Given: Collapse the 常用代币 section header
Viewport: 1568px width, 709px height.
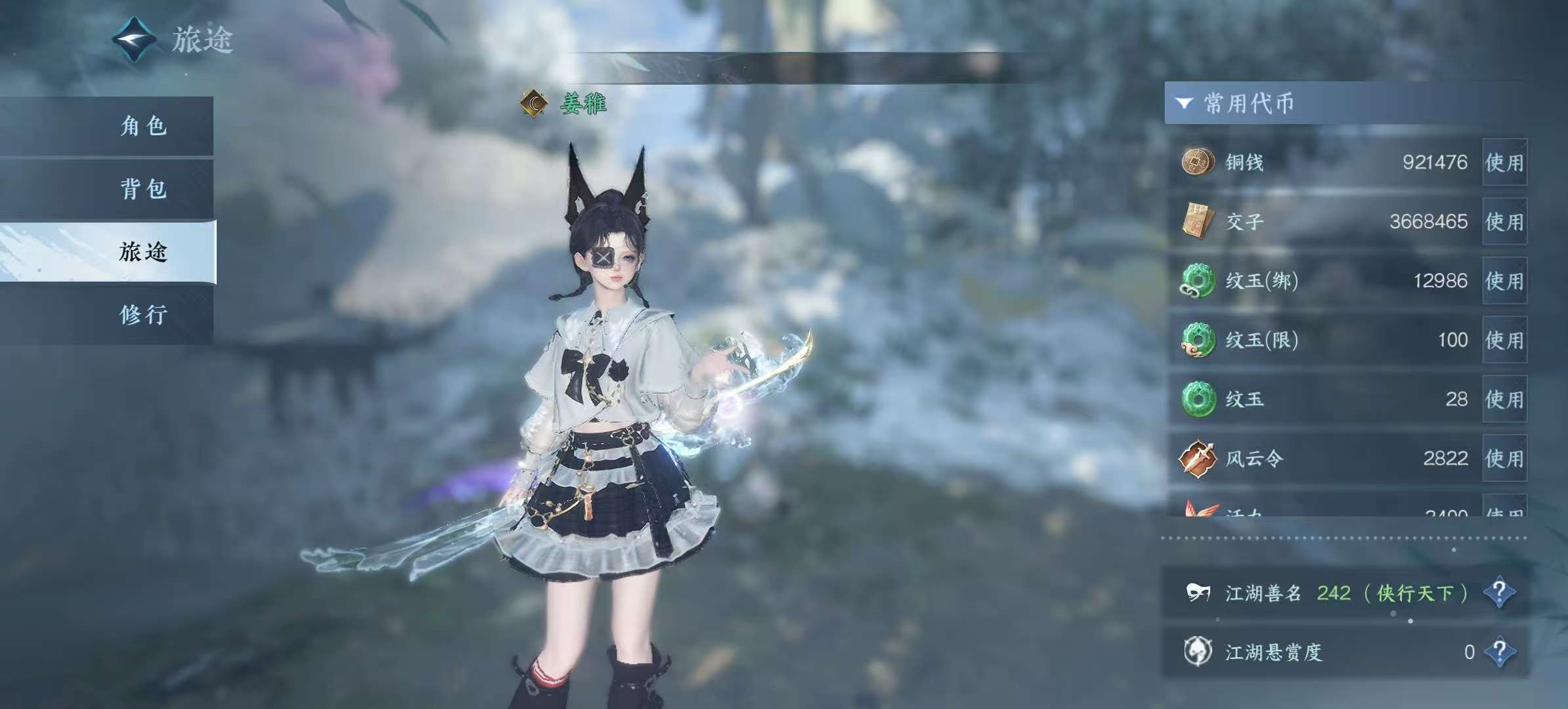Looking at the screenshot, I should 1185,103.
